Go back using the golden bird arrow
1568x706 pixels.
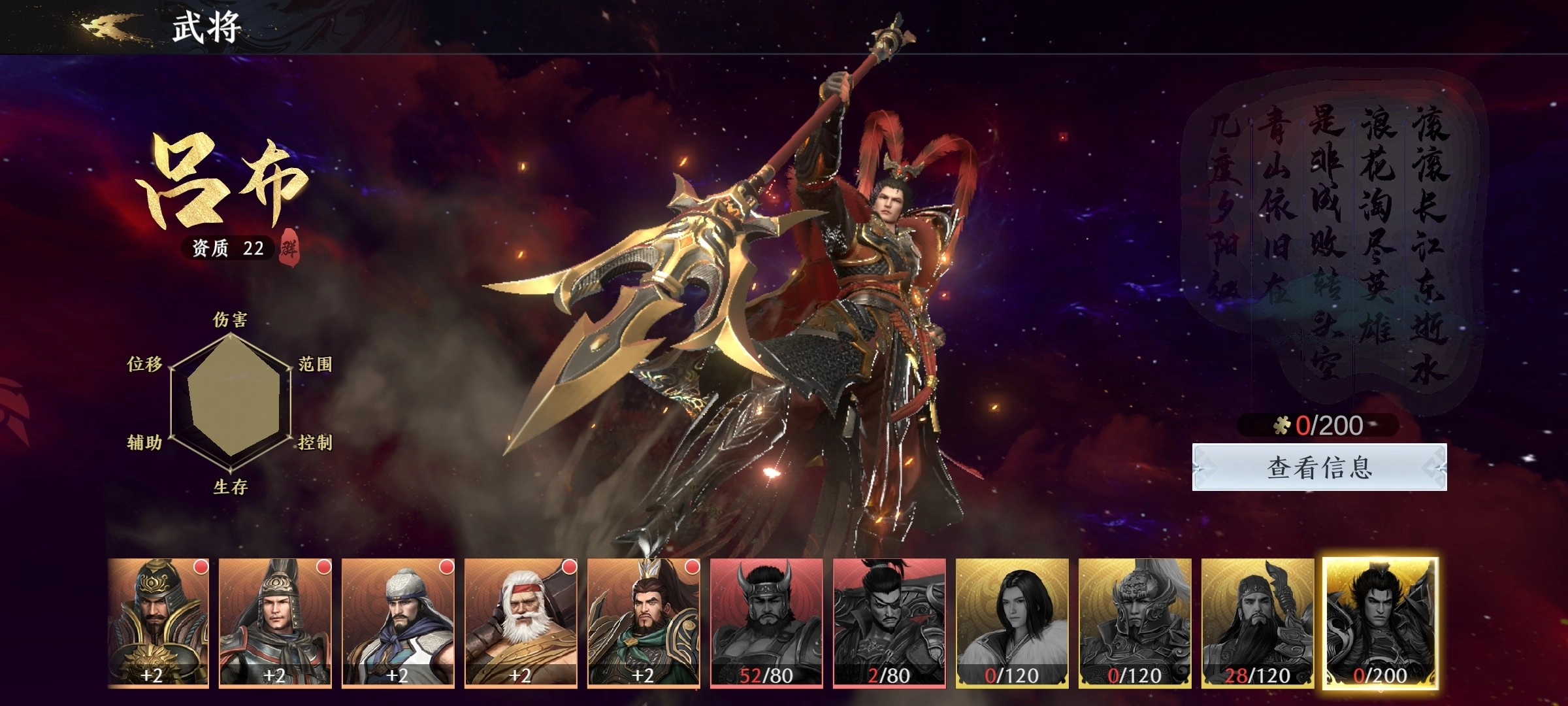point(109,27)
